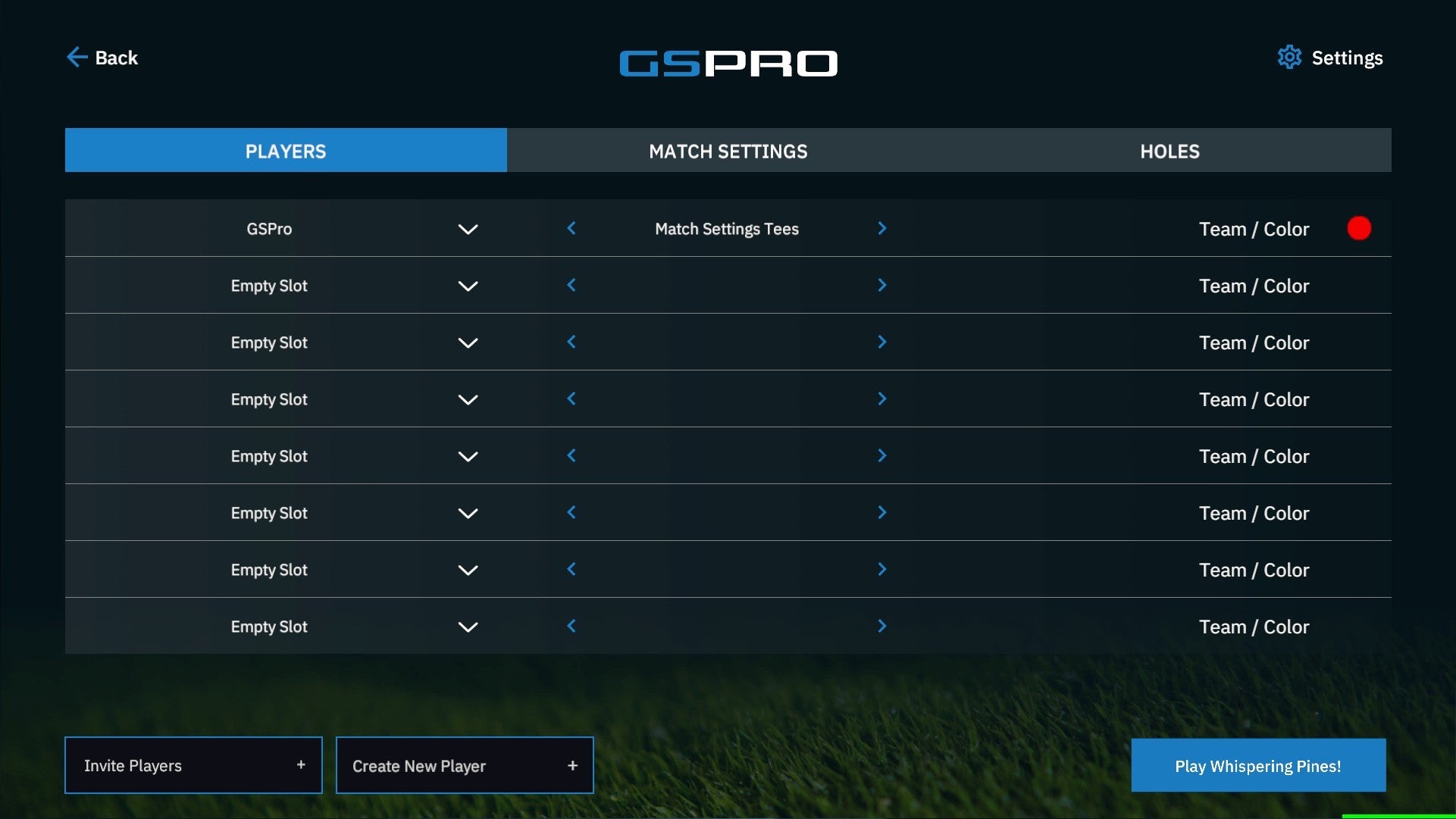The height and width of the screenshot is (819, 1456).
Task: Click the left arrow beside Match Settings Tees
Action: [x=571, y=228]
